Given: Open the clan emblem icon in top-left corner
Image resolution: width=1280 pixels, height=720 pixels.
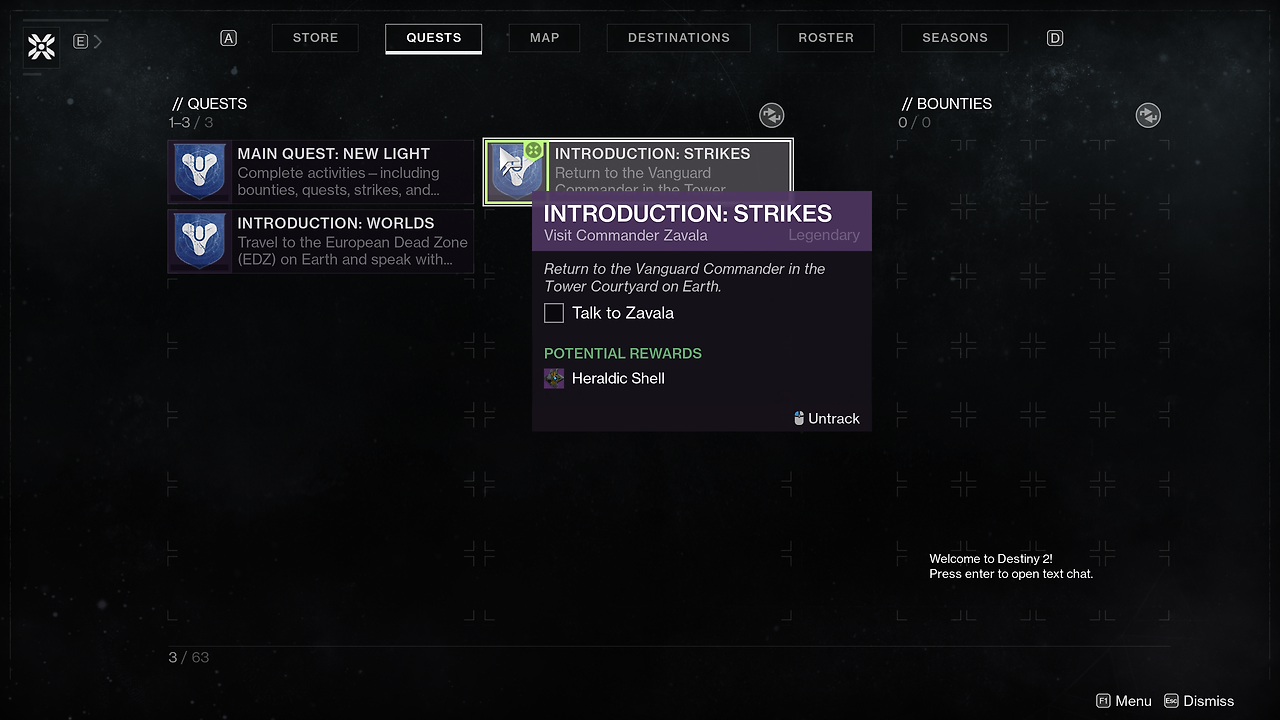Looking at the screenshot, I should coord(42,46).
